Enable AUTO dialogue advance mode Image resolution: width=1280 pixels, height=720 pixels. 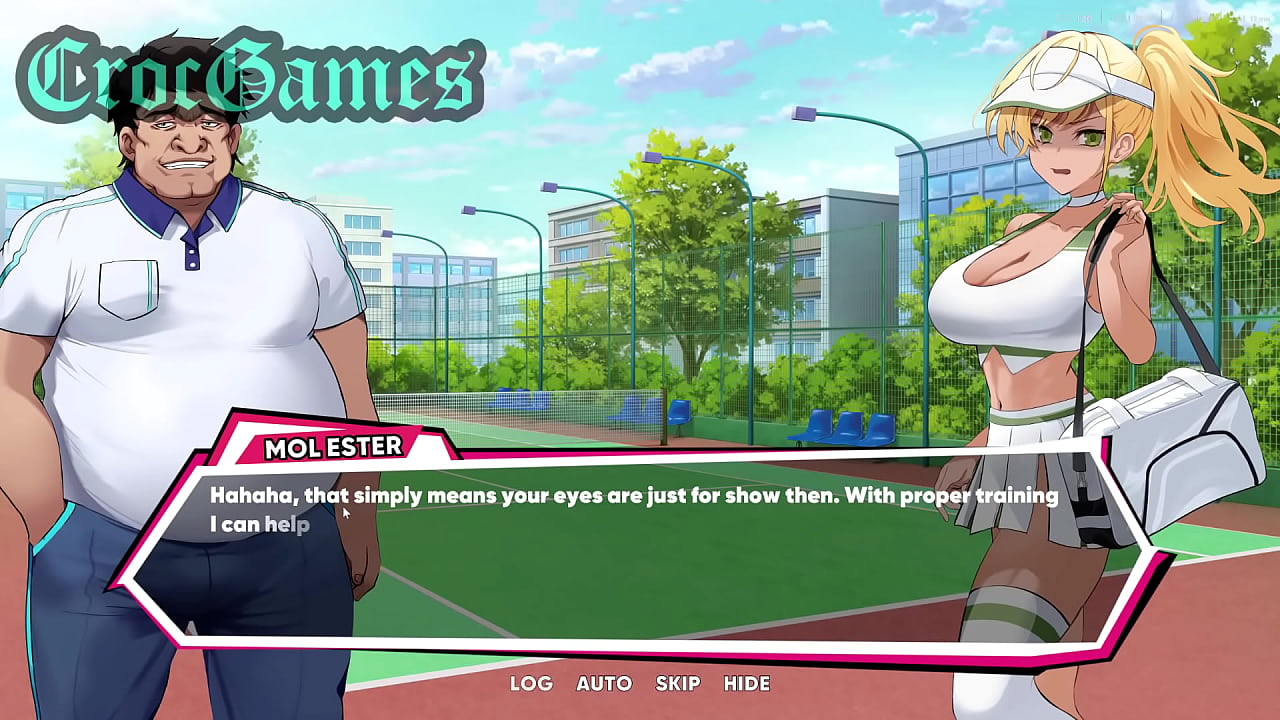coord(603,684)
